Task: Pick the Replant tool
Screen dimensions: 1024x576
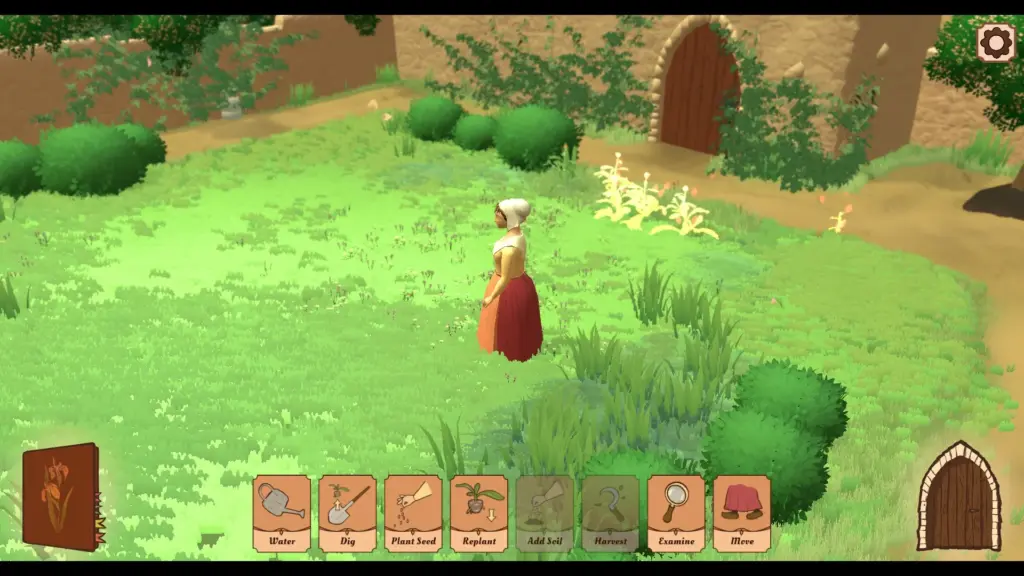Action: [x=479, y=512]
